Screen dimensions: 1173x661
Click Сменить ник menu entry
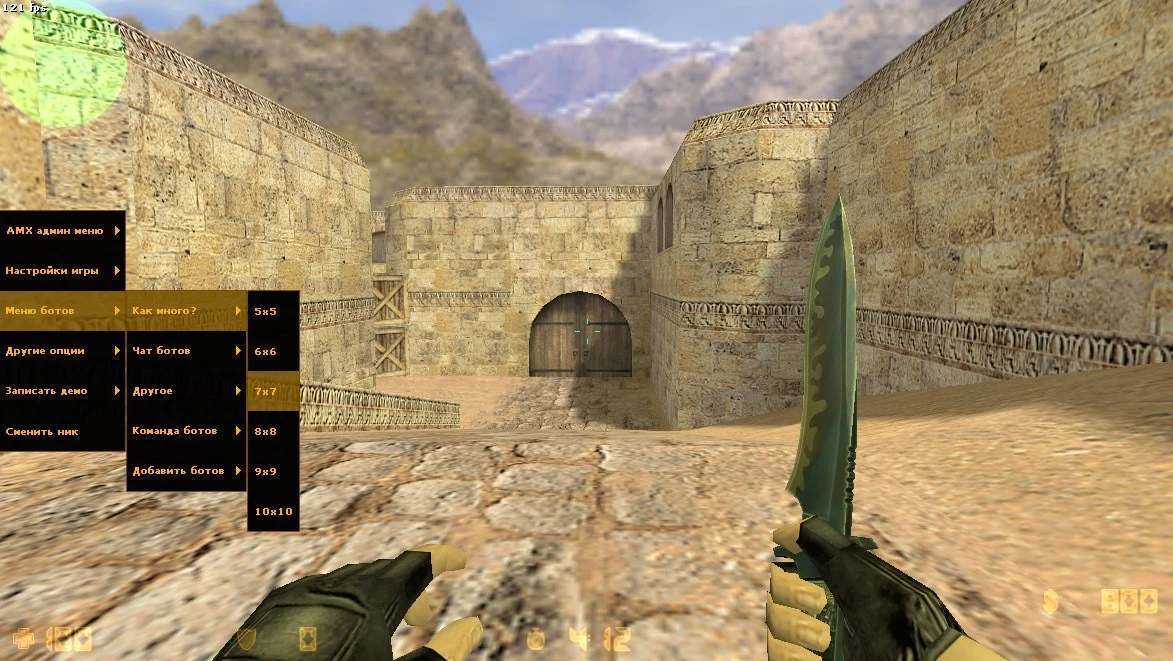(62, 431)
